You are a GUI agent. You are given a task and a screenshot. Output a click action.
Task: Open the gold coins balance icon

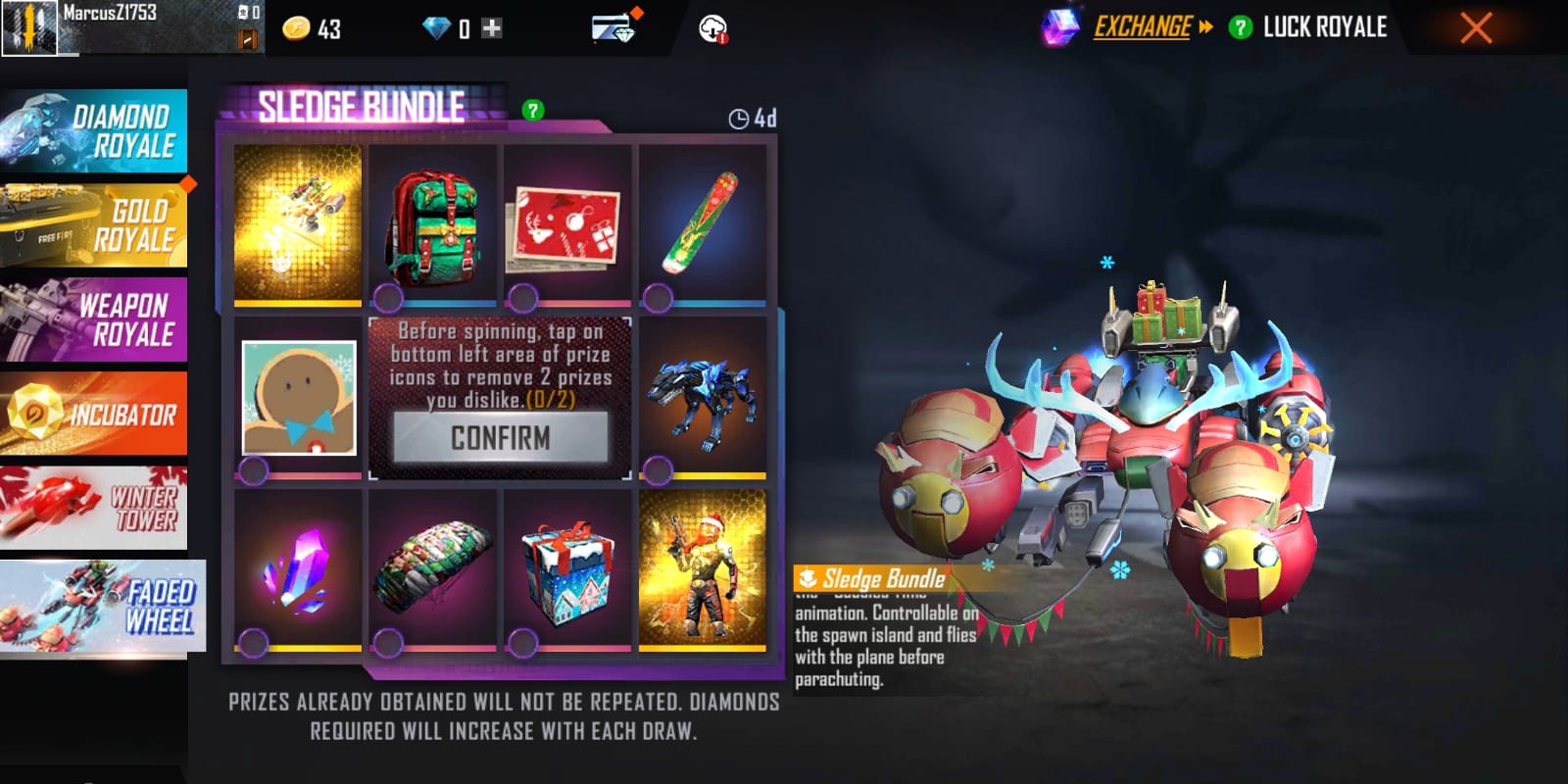click(x=297, y=27)
